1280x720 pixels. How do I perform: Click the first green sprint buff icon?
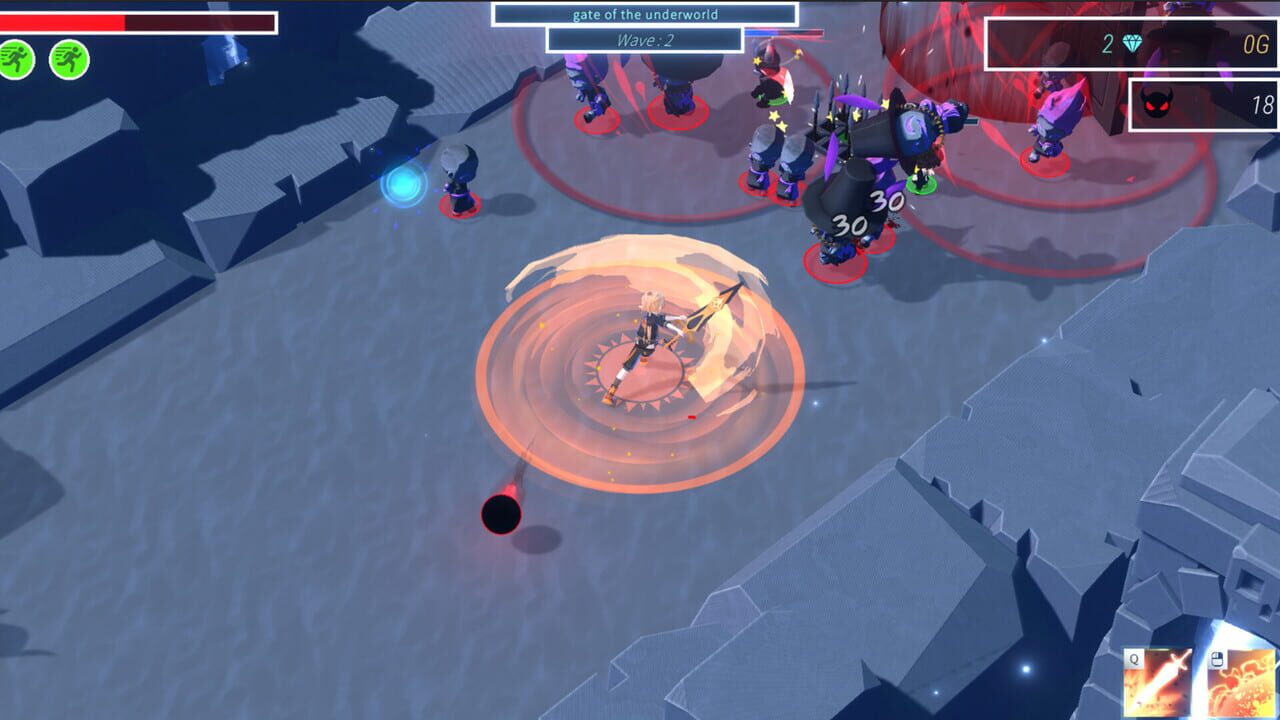(17, 60)
